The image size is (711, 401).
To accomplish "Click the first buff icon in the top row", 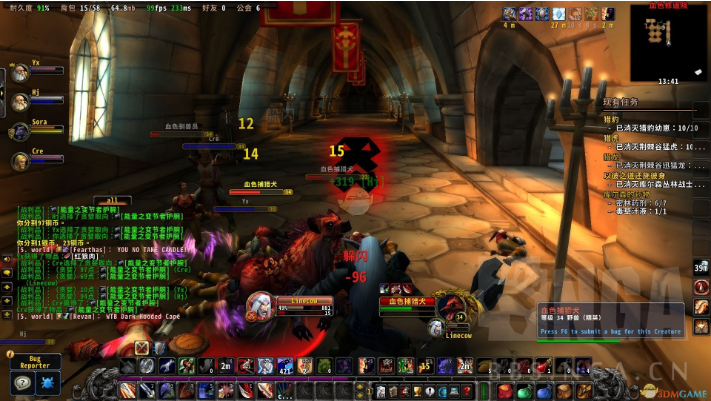I will (510, 13).
